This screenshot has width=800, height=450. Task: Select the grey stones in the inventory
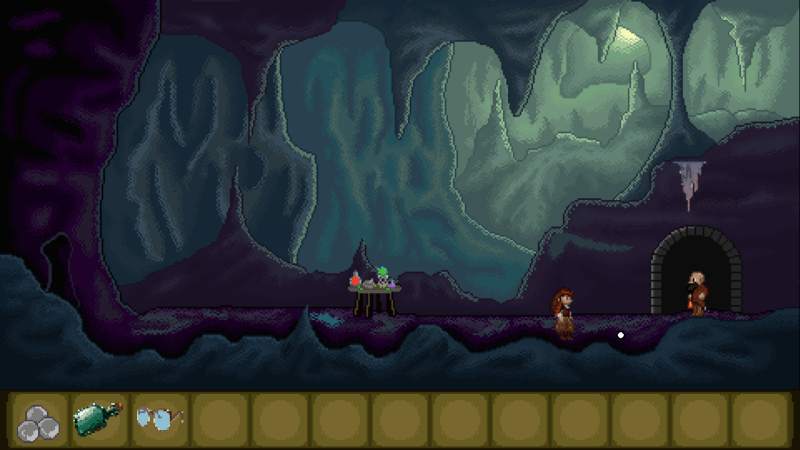pyautogui.click(x=39, y=419)
